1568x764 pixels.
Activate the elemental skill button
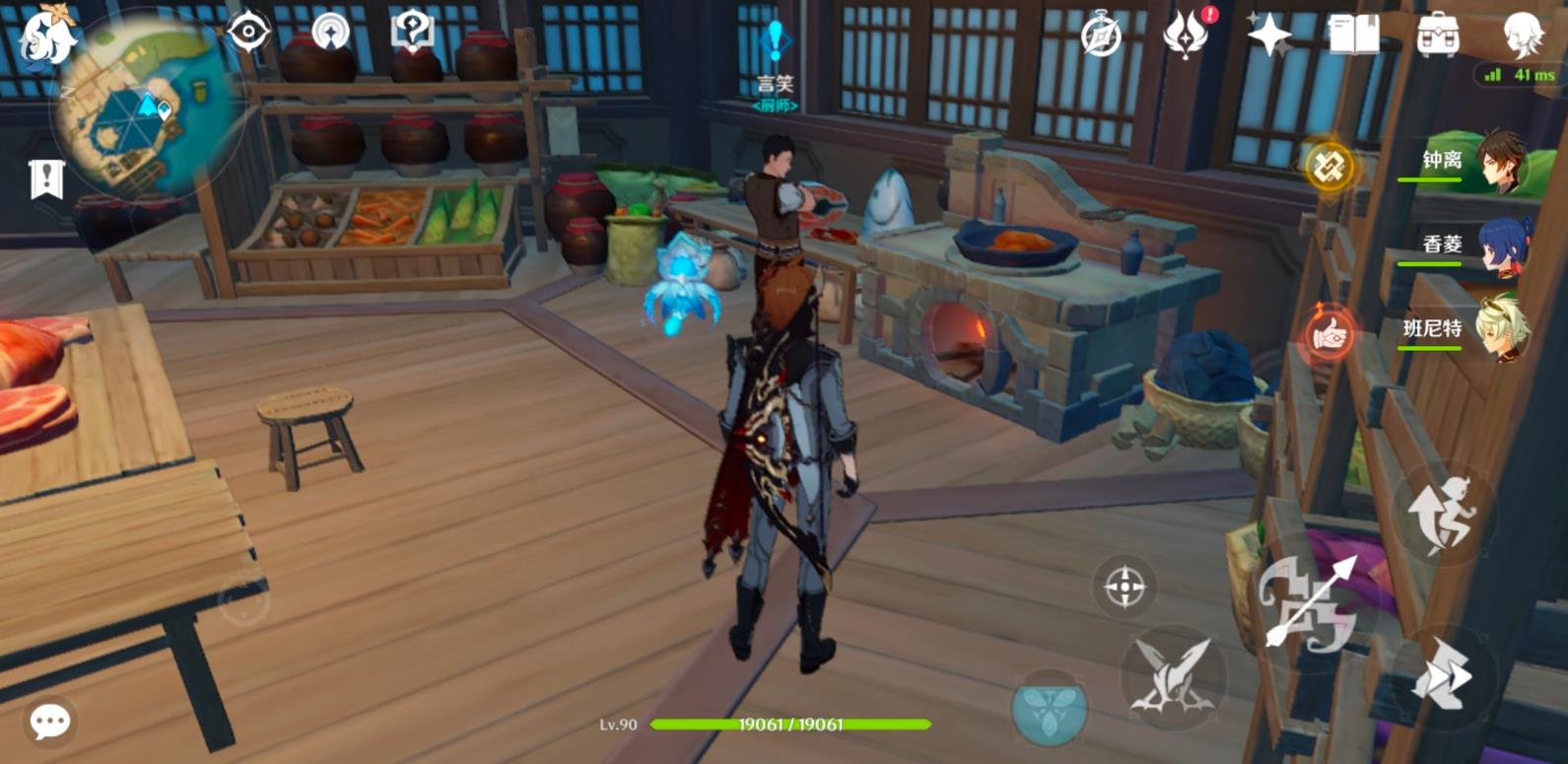point(1174,677)
